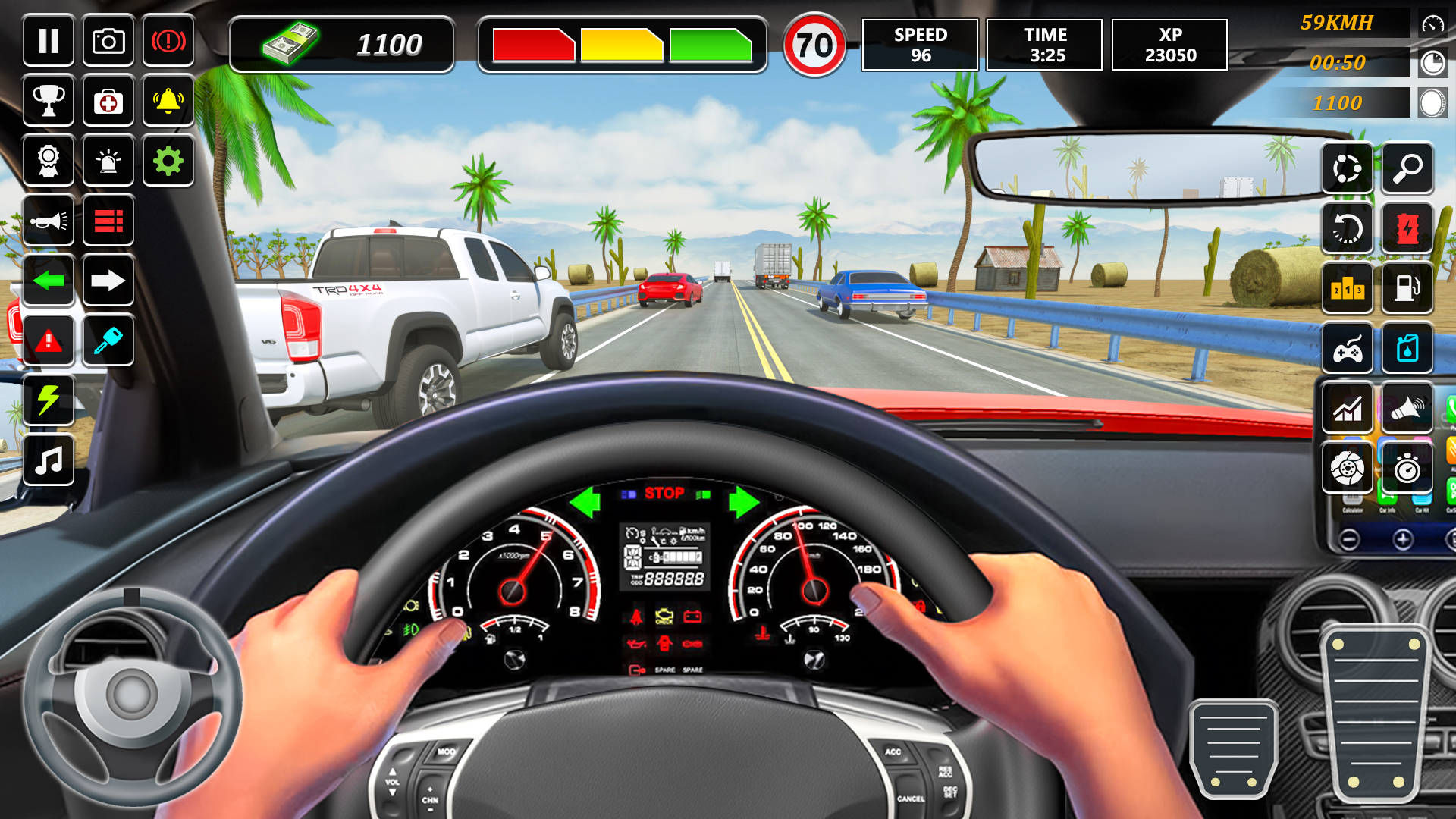Take a screenshot with the camera icon

(x=108, y=41)
